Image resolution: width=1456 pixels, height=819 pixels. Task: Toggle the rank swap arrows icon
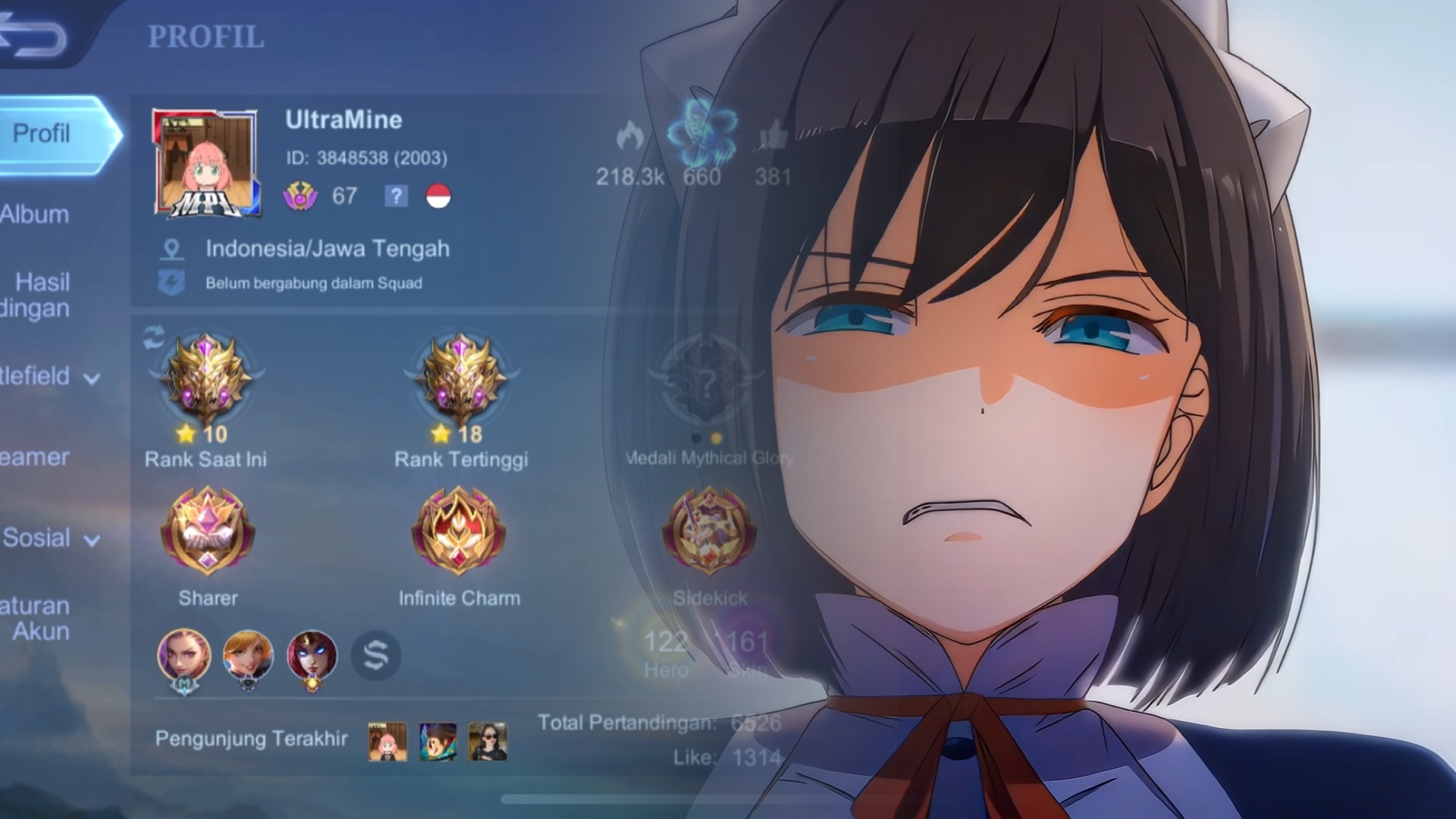[x=154, y=338]
